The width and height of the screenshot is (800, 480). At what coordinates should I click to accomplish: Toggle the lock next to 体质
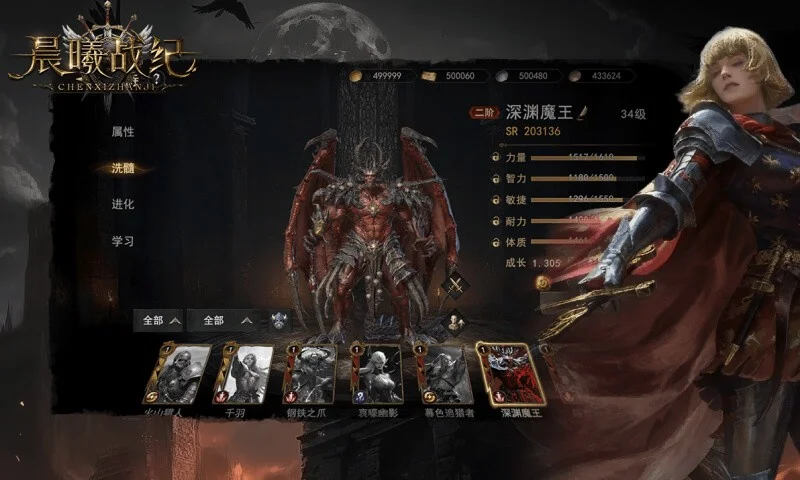point(496,243)
